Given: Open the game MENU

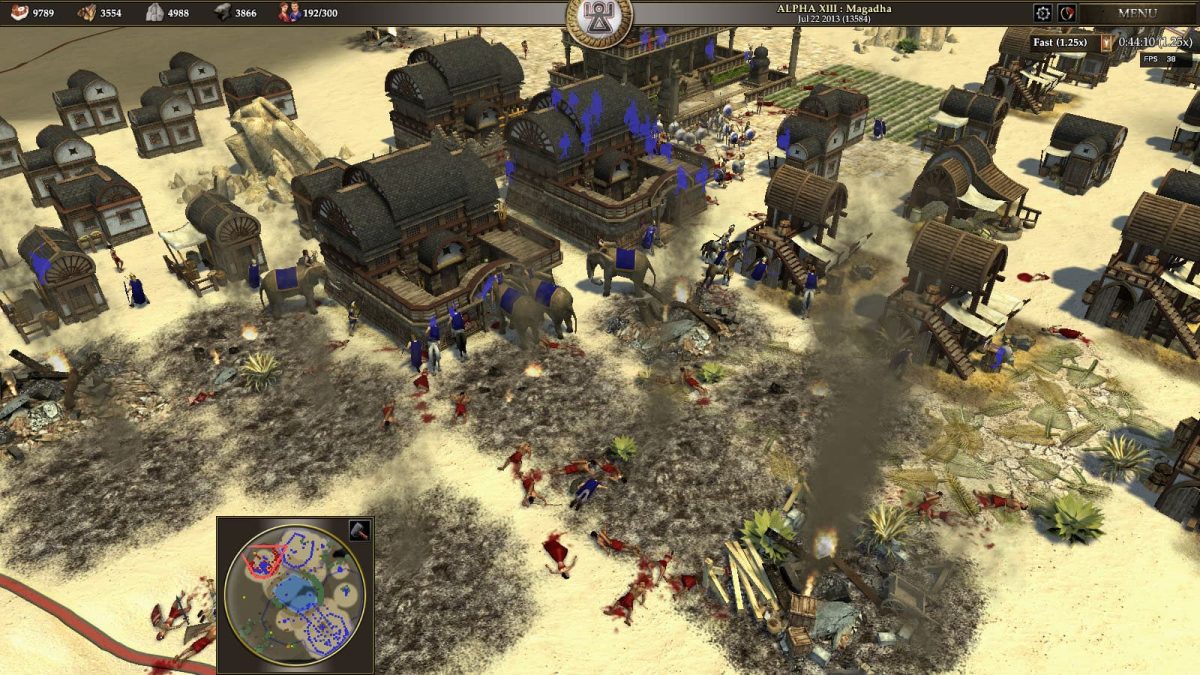Looking at the screenshot, I should tap(1137, 14).
